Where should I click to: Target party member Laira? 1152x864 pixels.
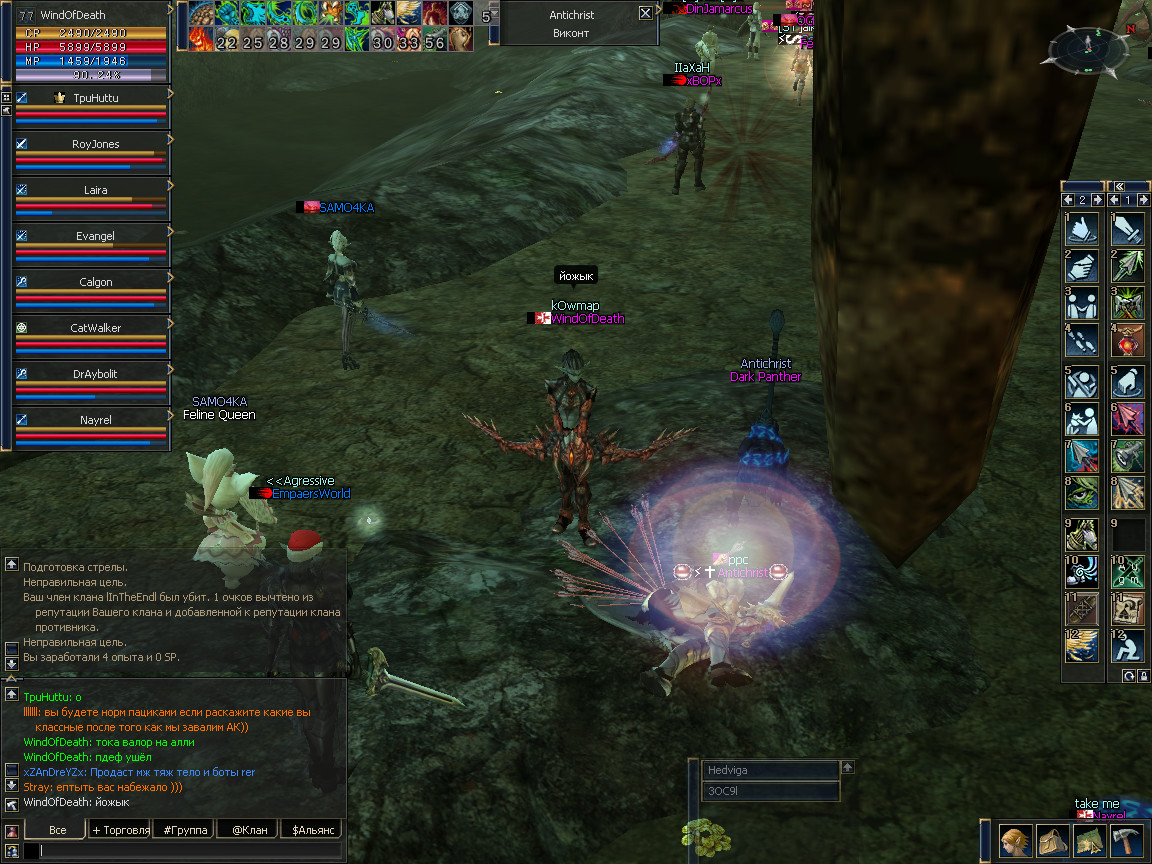[96, 190]
